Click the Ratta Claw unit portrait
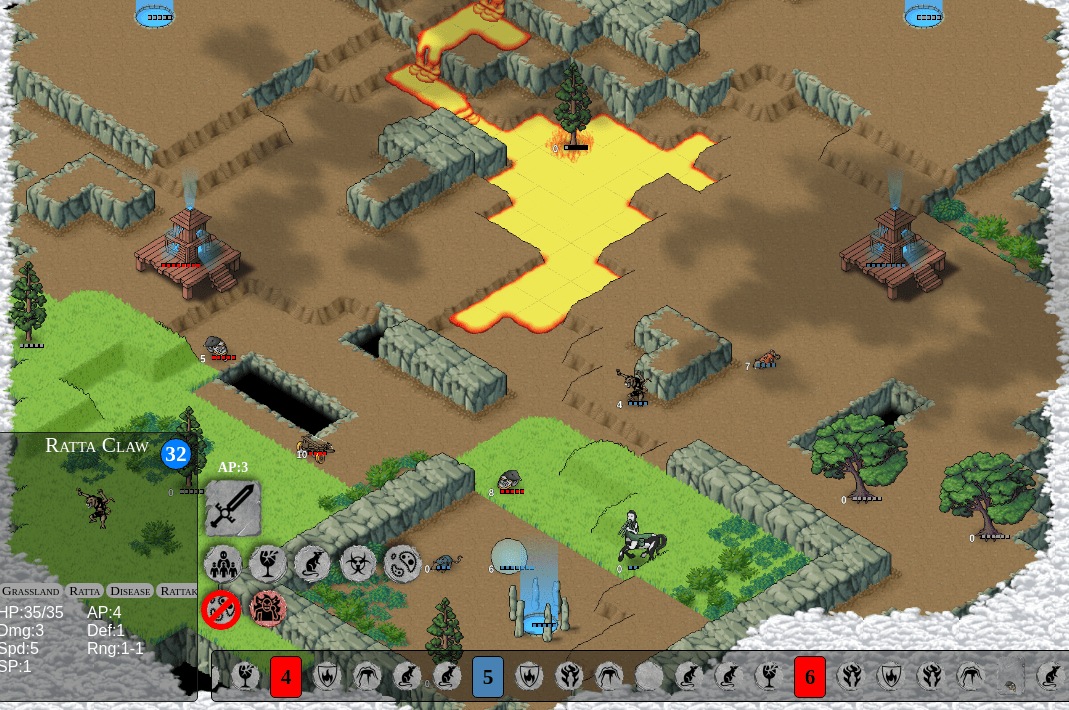Viewport: 1069px width, 710px height. (98, 508)
